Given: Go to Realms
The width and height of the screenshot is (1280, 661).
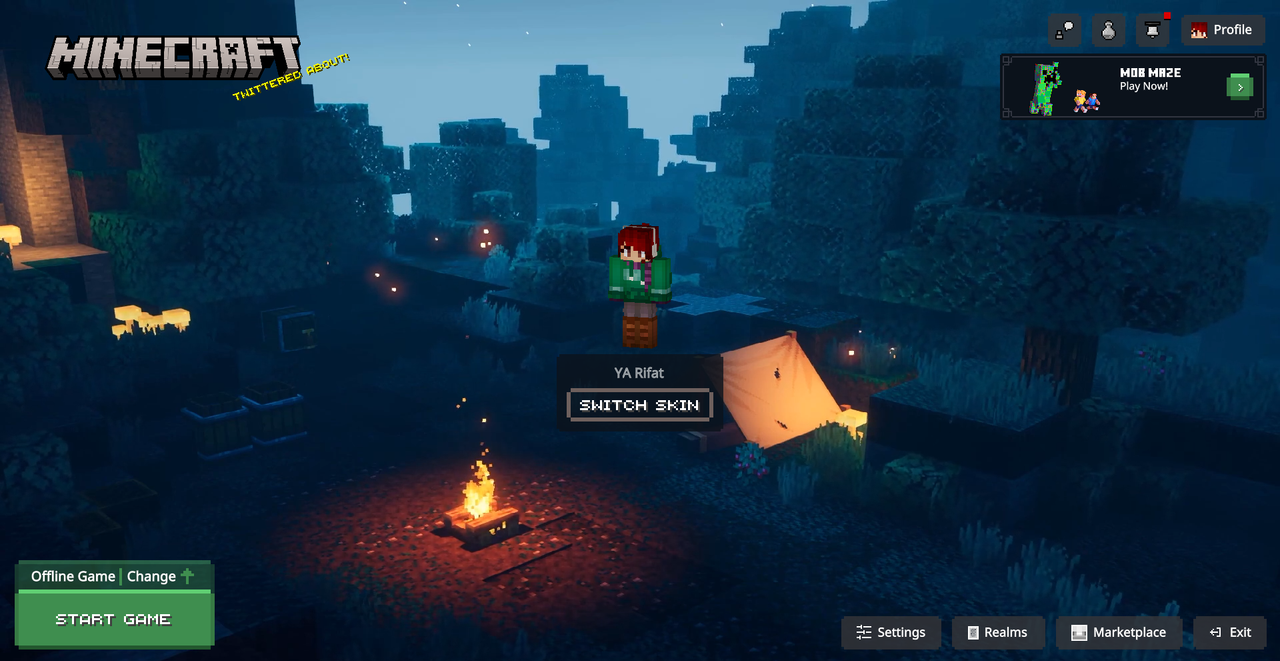Looking at the screenshot, I should click(996, 632).
